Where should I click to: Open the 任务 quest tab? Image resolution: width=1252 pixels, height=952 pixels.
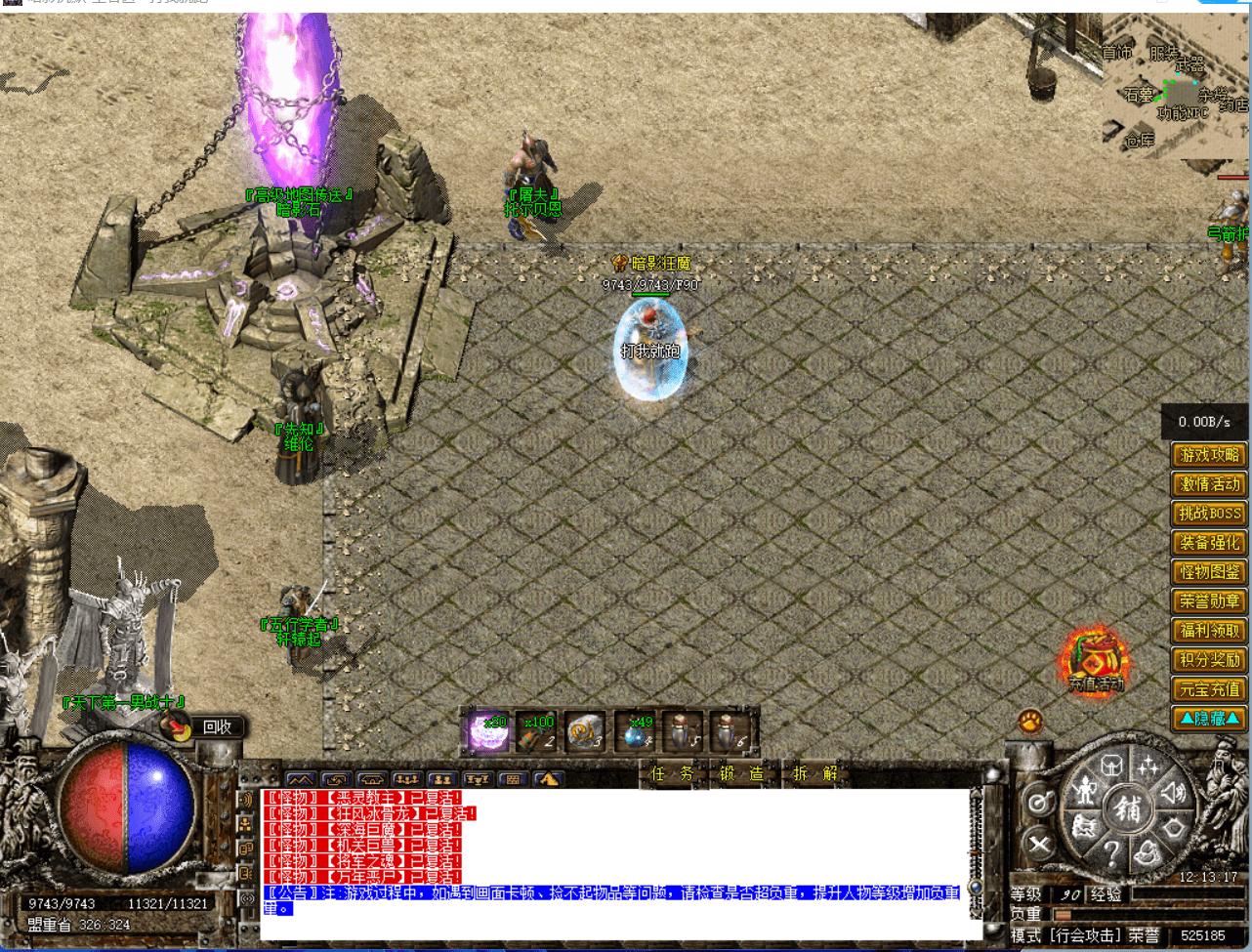tap(673, 774)
